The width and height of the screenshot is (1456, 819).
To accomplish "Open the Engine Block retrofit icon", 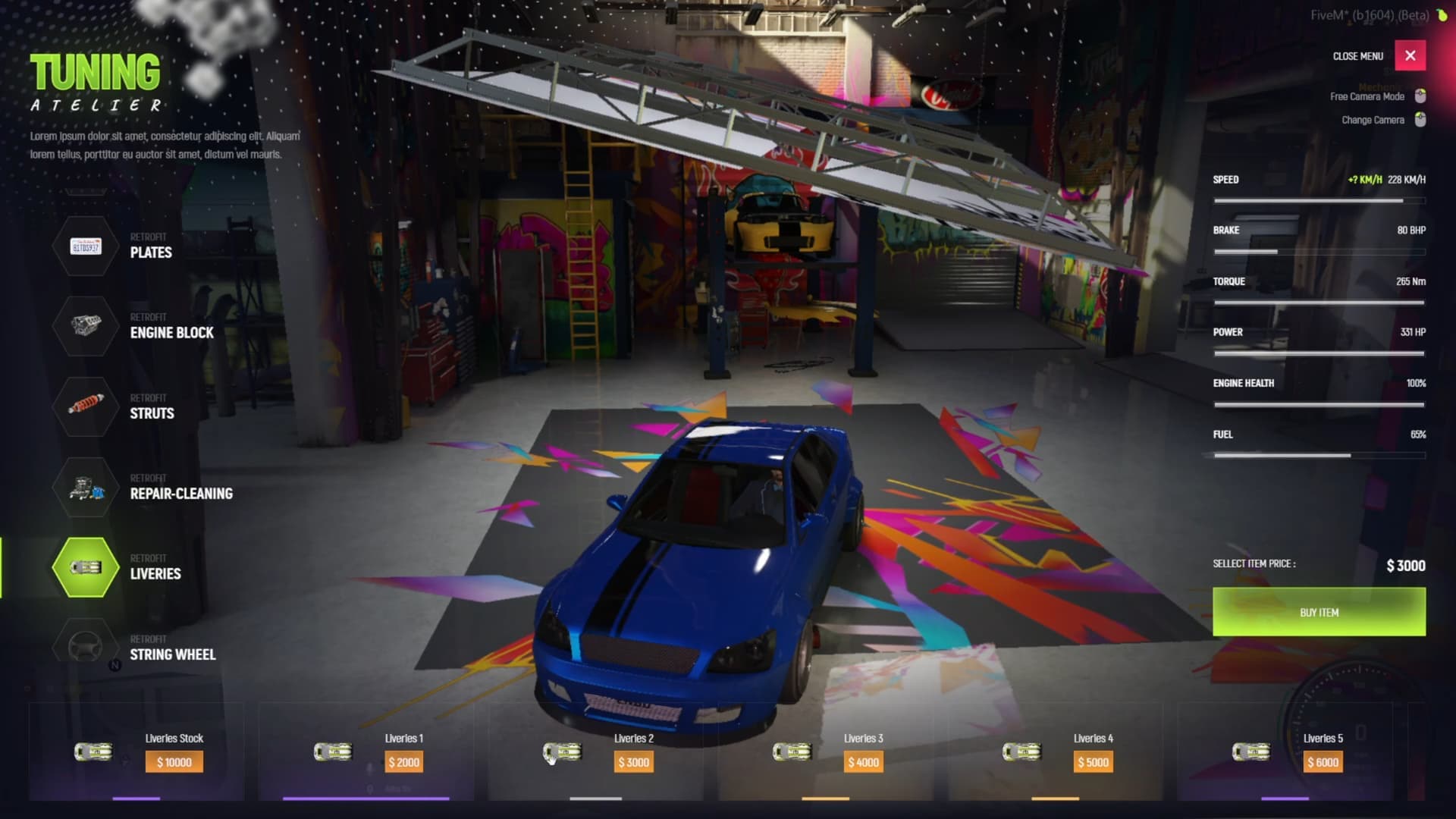I will (x=84, y=326).
